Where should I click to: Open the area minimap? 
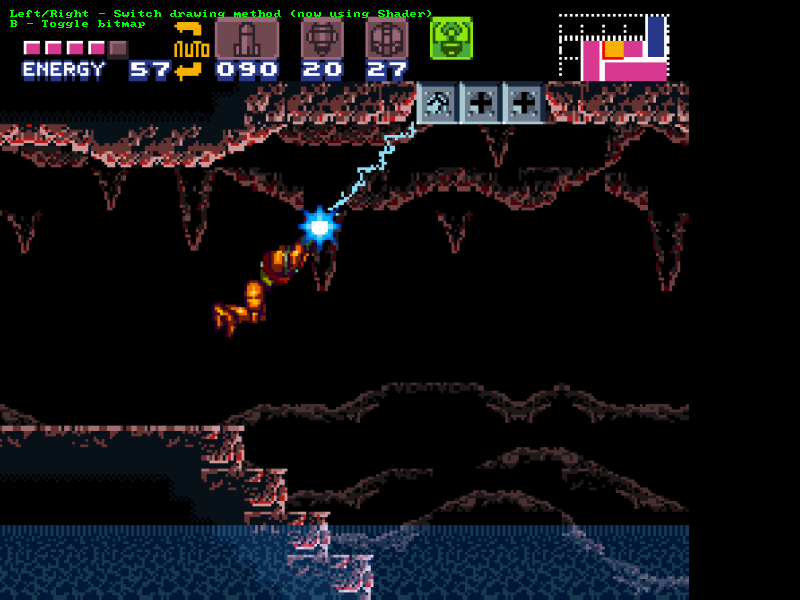(613, 47)
